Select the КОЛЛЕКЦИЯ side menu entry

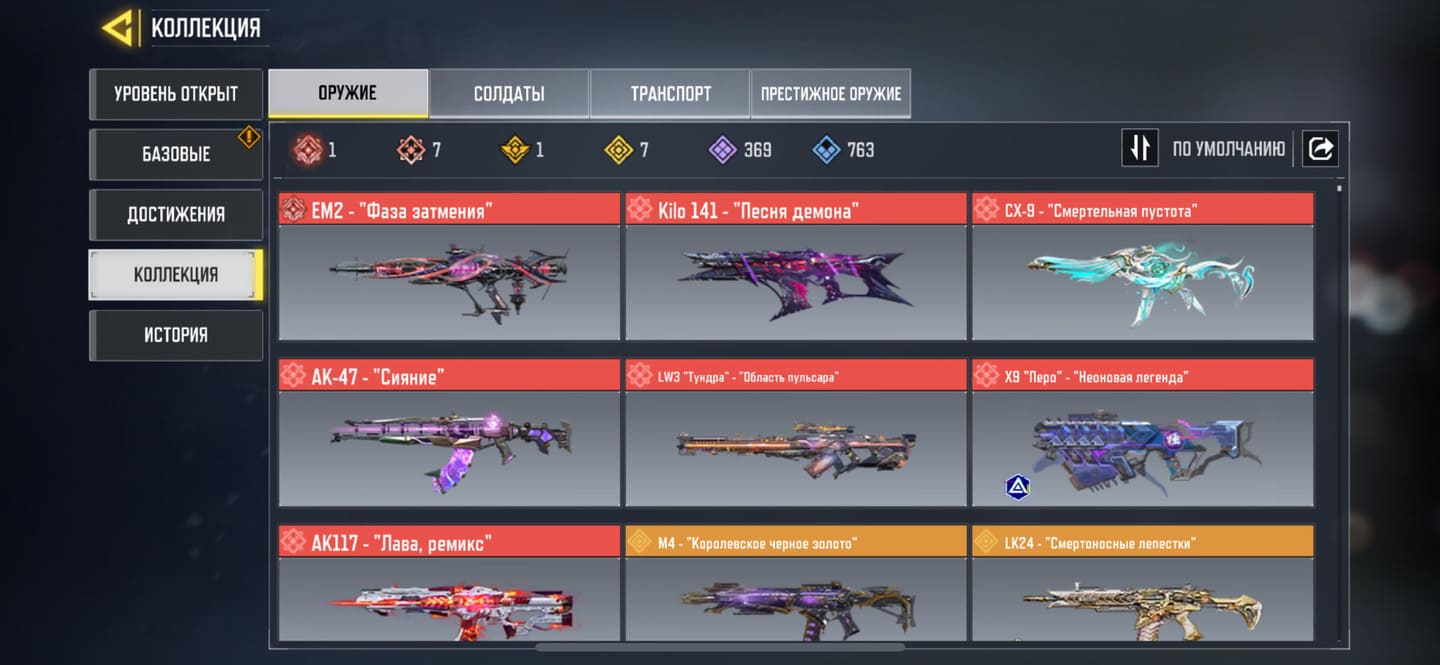coord(176,274)
